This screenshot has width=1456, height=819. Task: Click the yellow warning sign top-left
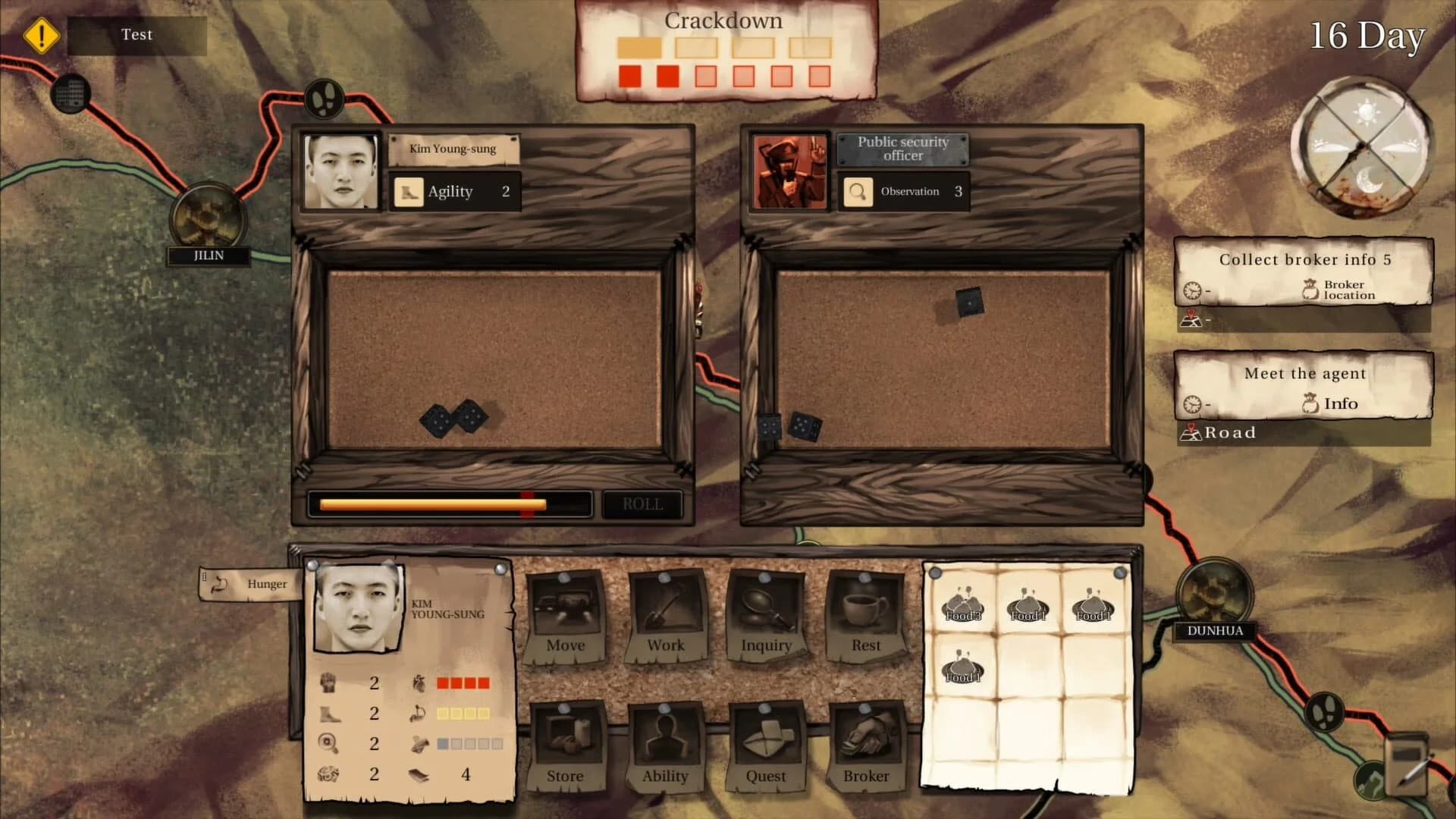click(42, 33)
